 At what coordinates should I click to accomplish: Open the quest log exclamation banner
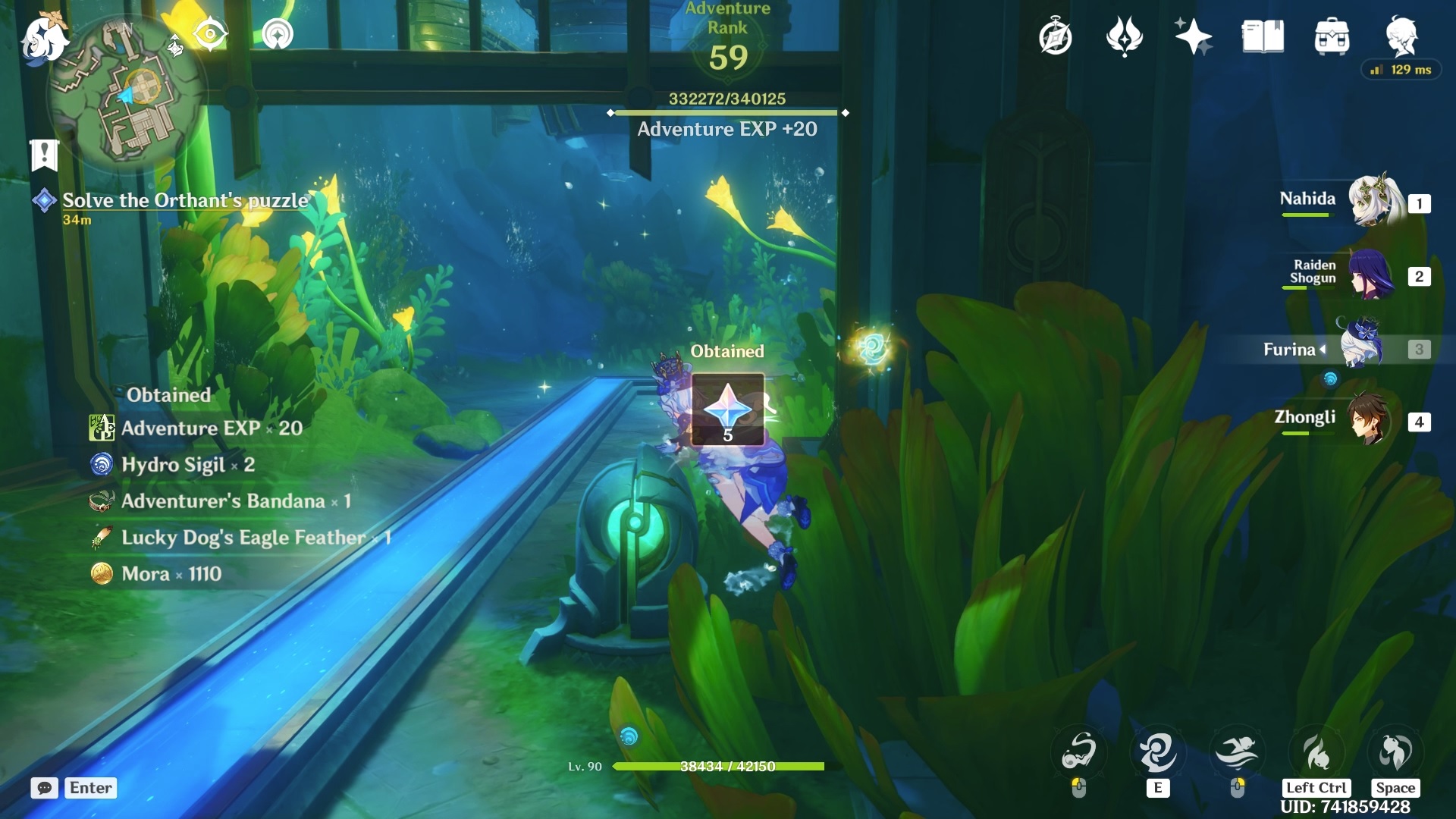tap(44, 155)
